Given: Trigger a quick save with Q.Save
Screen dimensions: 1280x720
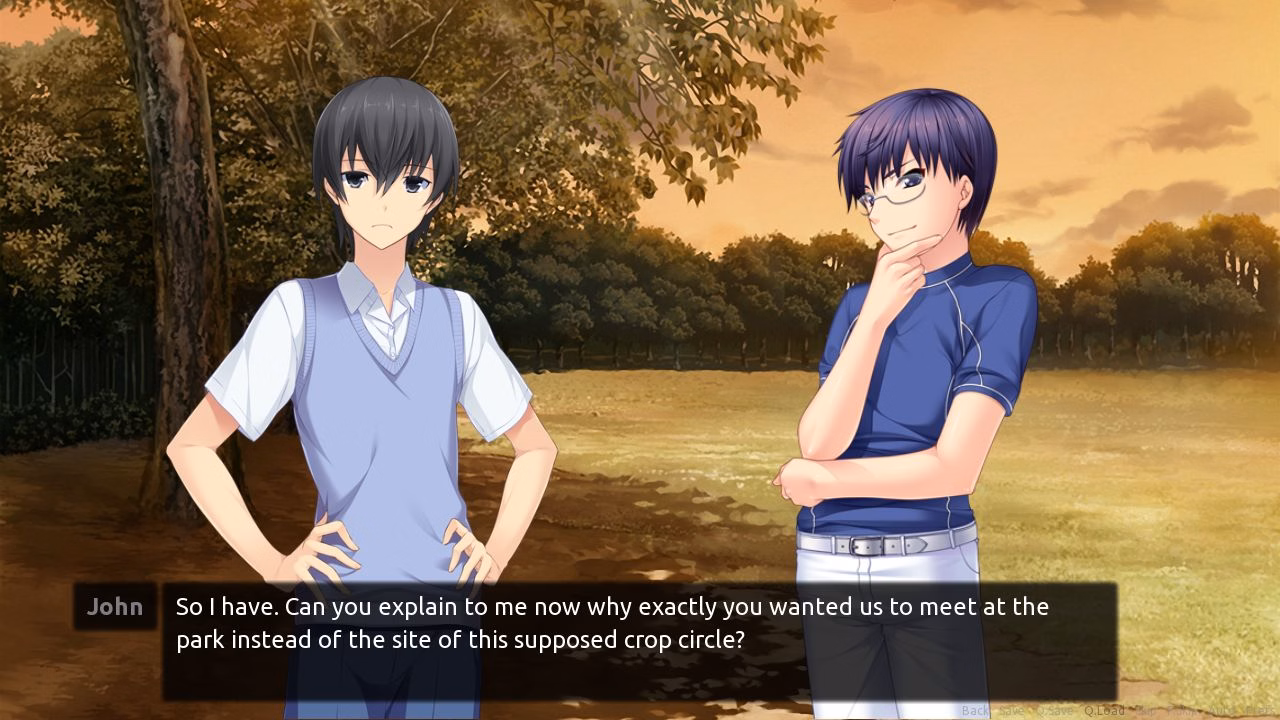Looking at the screenshot, I should [1054, 709].
